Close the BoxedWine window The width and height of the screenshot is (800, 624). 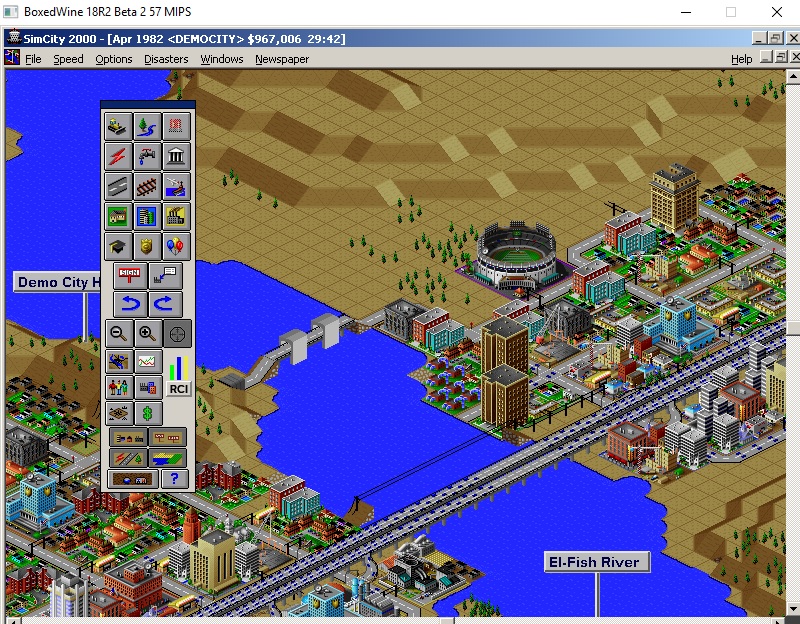[776, 12]
